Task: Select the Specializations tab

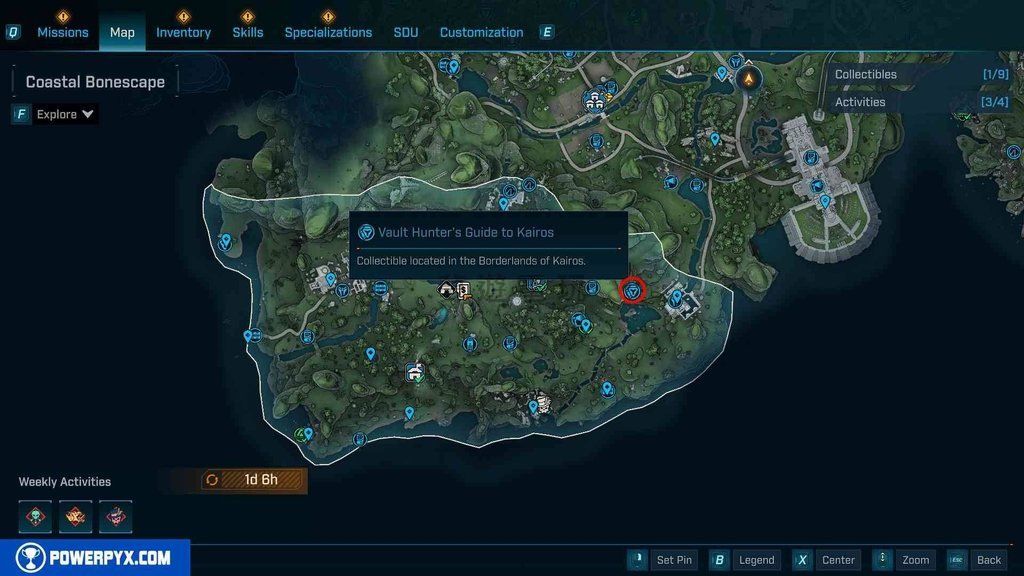Action: 328,32
